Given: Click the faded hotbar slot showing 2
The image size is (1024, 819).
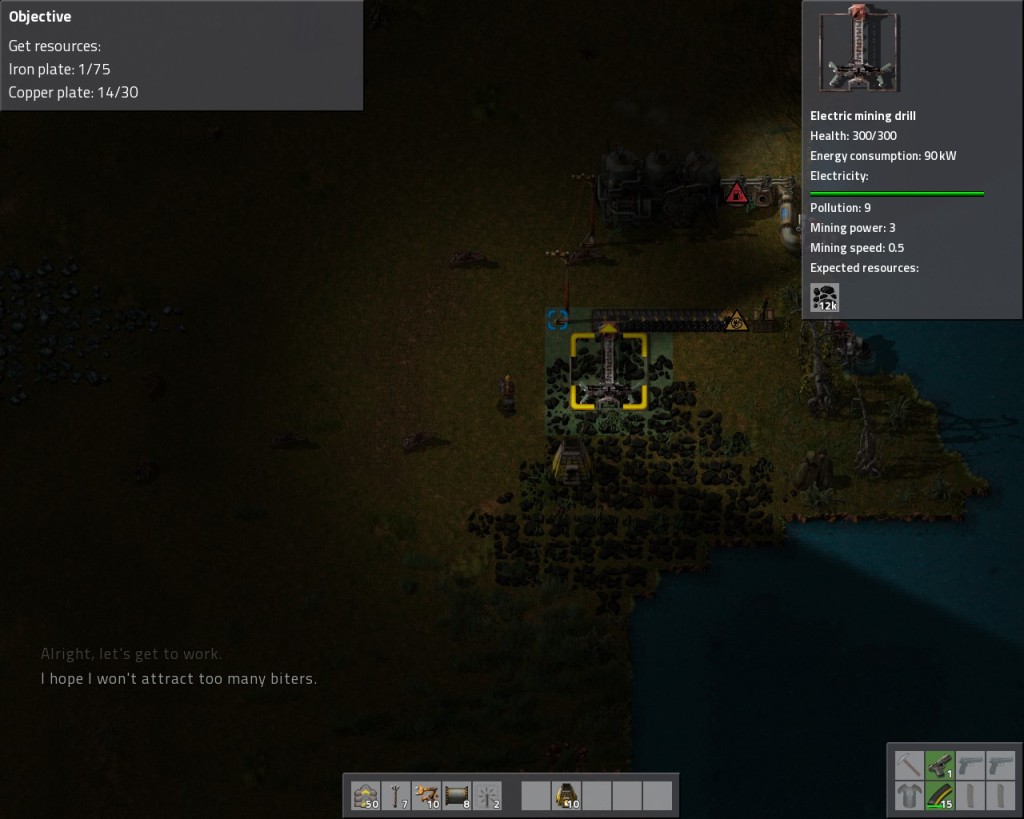Looking at the screenshot, I should pyautogui.click(x=486, y=796).
